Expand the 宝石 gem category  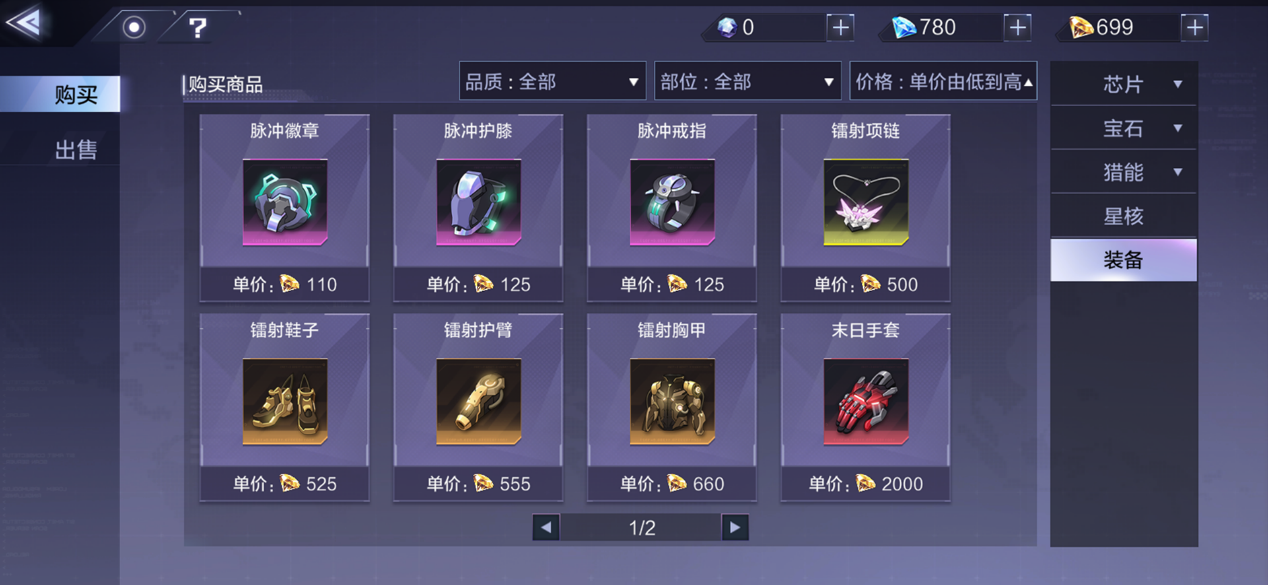(x=1124, y=129)
